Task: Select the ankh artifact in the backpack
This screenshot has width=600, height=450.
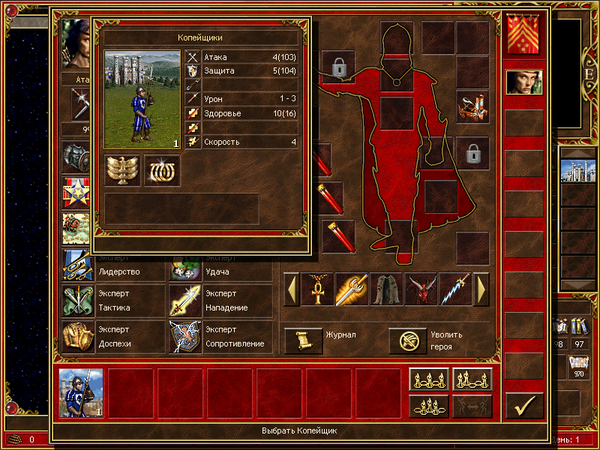Action: (318, 290)
